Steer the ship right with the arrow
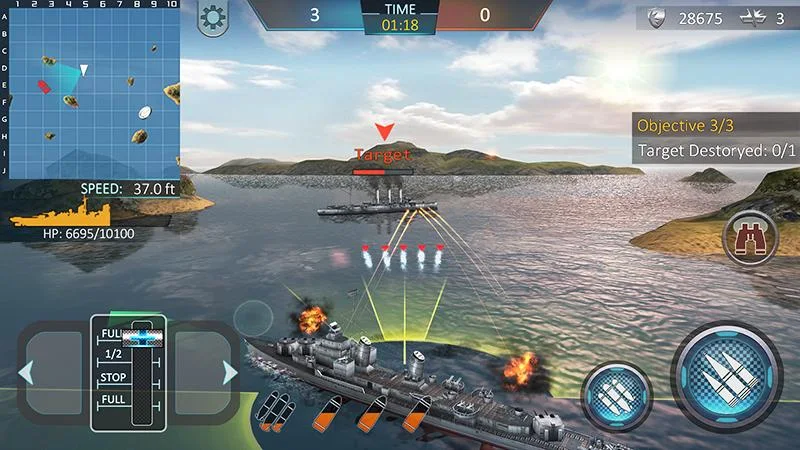This screenshot has width=800, height=450. [230, 373]
